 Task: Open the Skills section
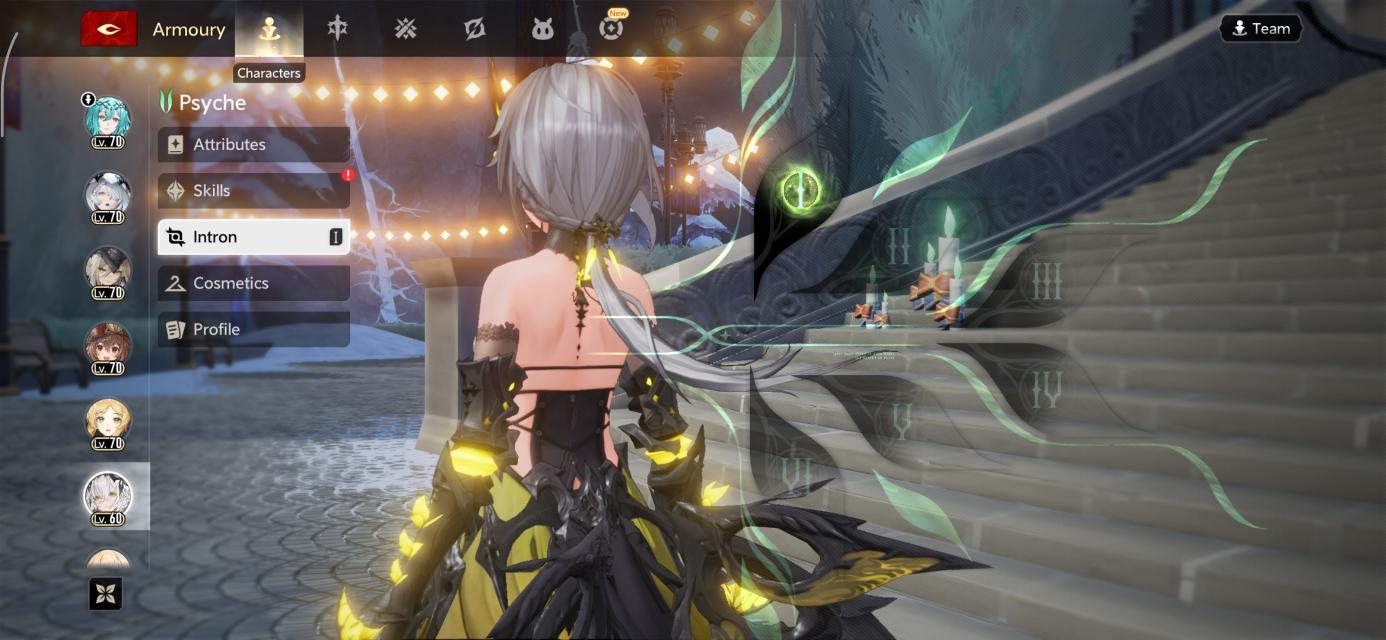[x=253, y=190]
